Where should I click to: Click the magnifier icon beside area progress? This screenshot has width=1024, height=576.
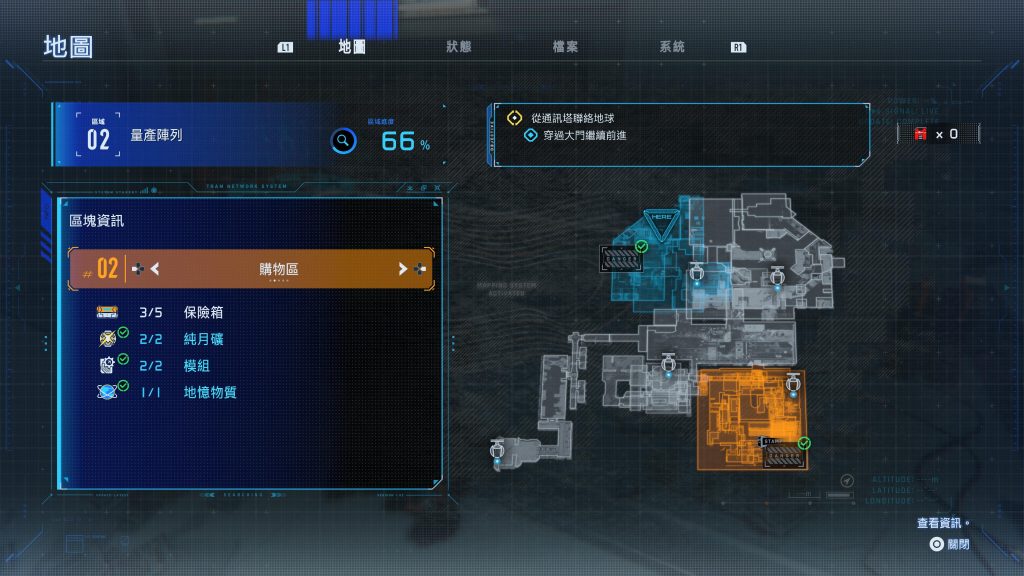pyautogui.click(x=343, y=141)
